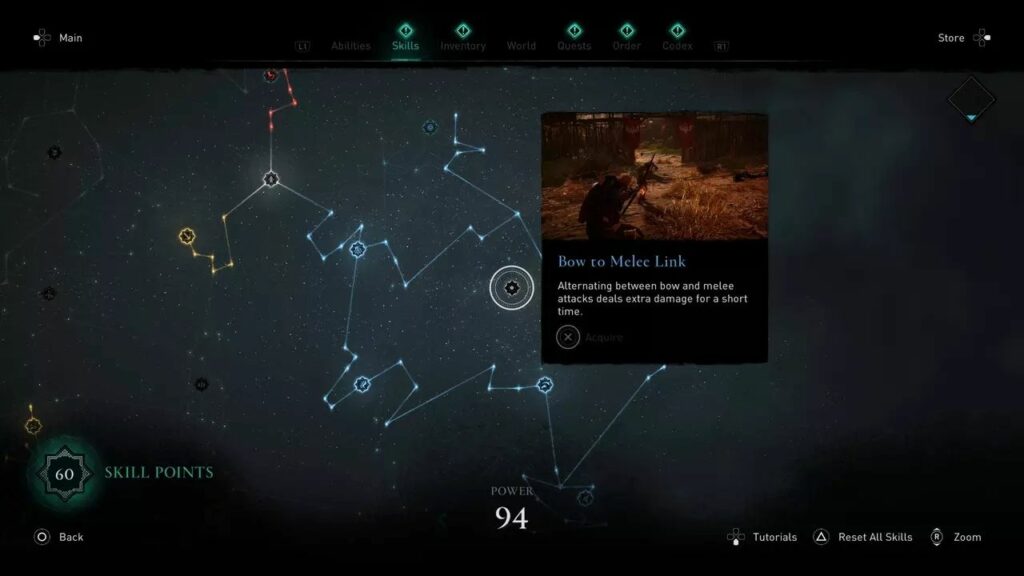The image size is (1024, 576).
Task: Switch to the Order tab
Action: click(626, 46)
